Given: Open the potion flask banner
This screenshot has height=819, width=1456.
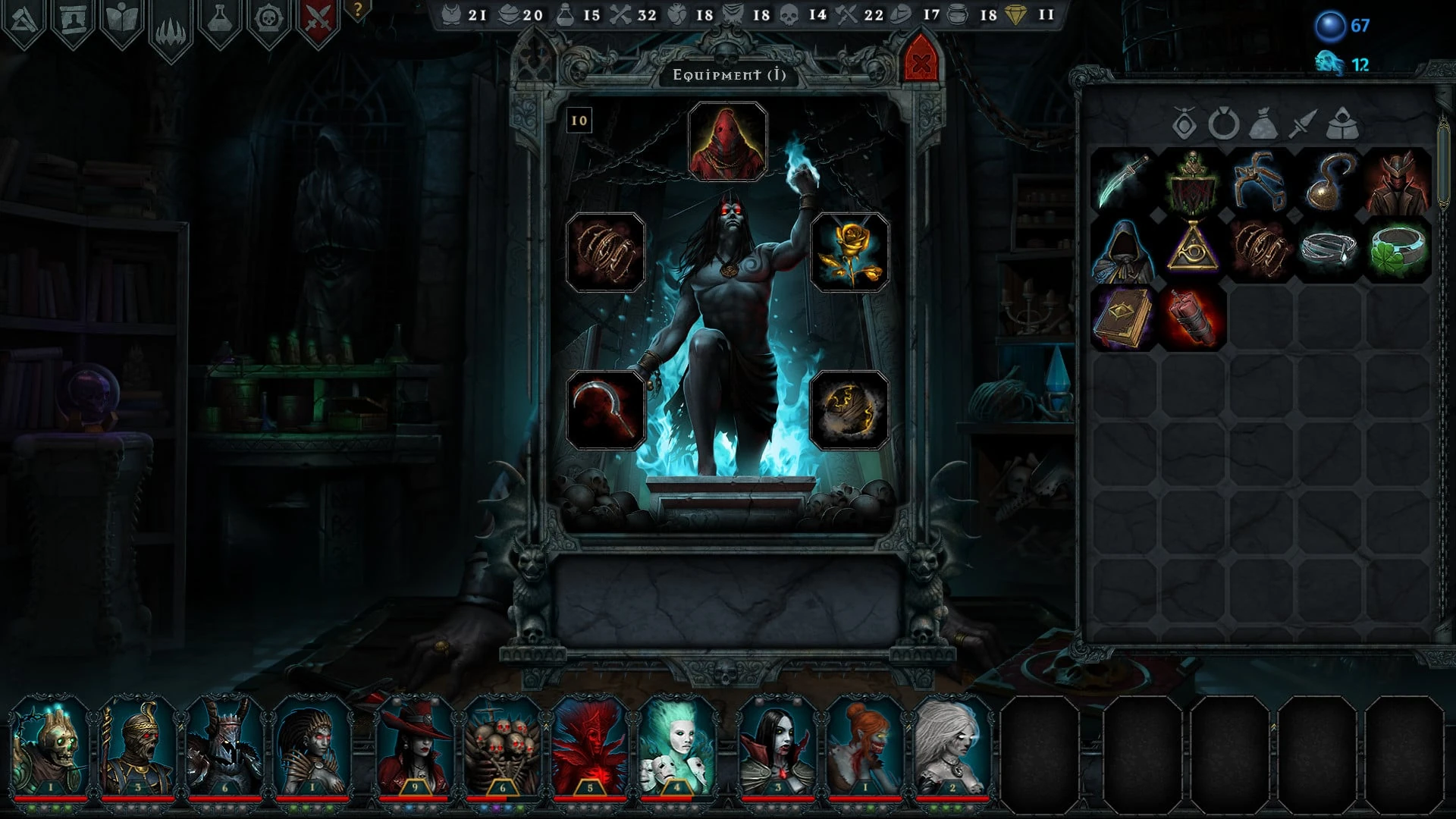Looking at the screenshot, I should pyautogui.click(x=219, y=20).
